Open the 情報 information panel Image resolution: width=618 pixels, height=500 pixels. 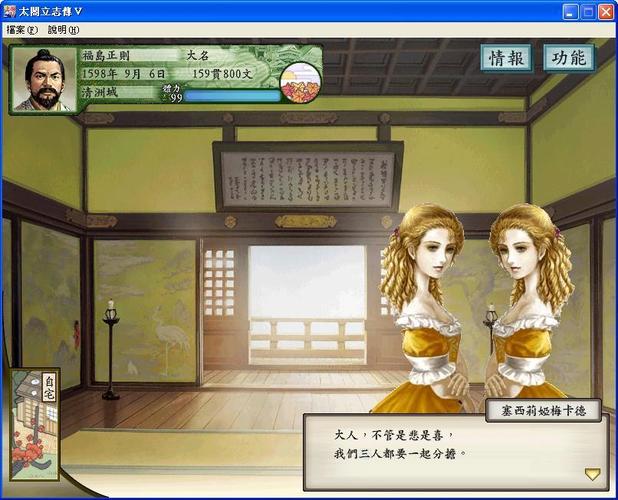tap(505, 58)
